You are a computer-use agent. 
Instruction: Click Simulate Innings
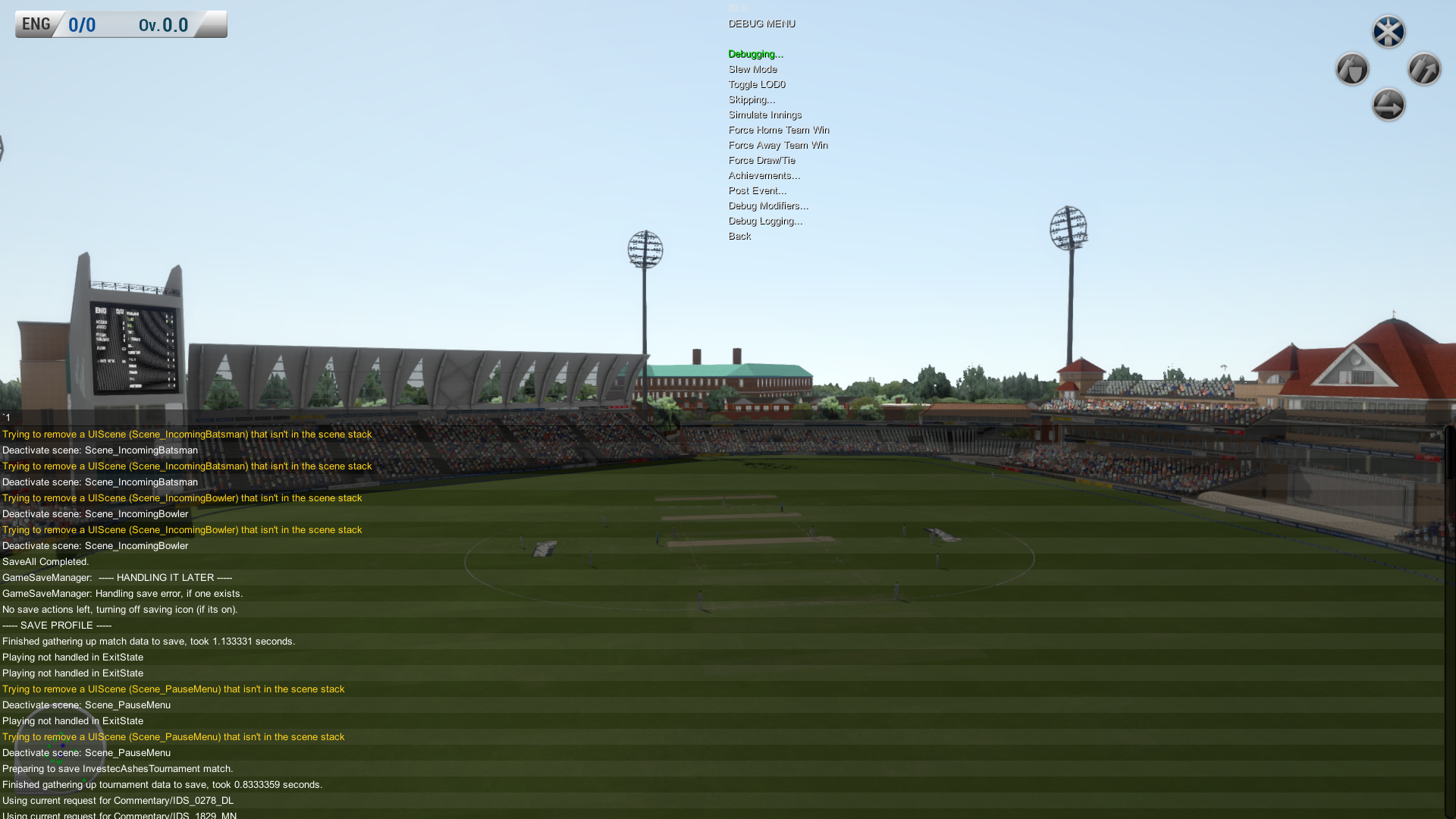(x=764, y=115)
